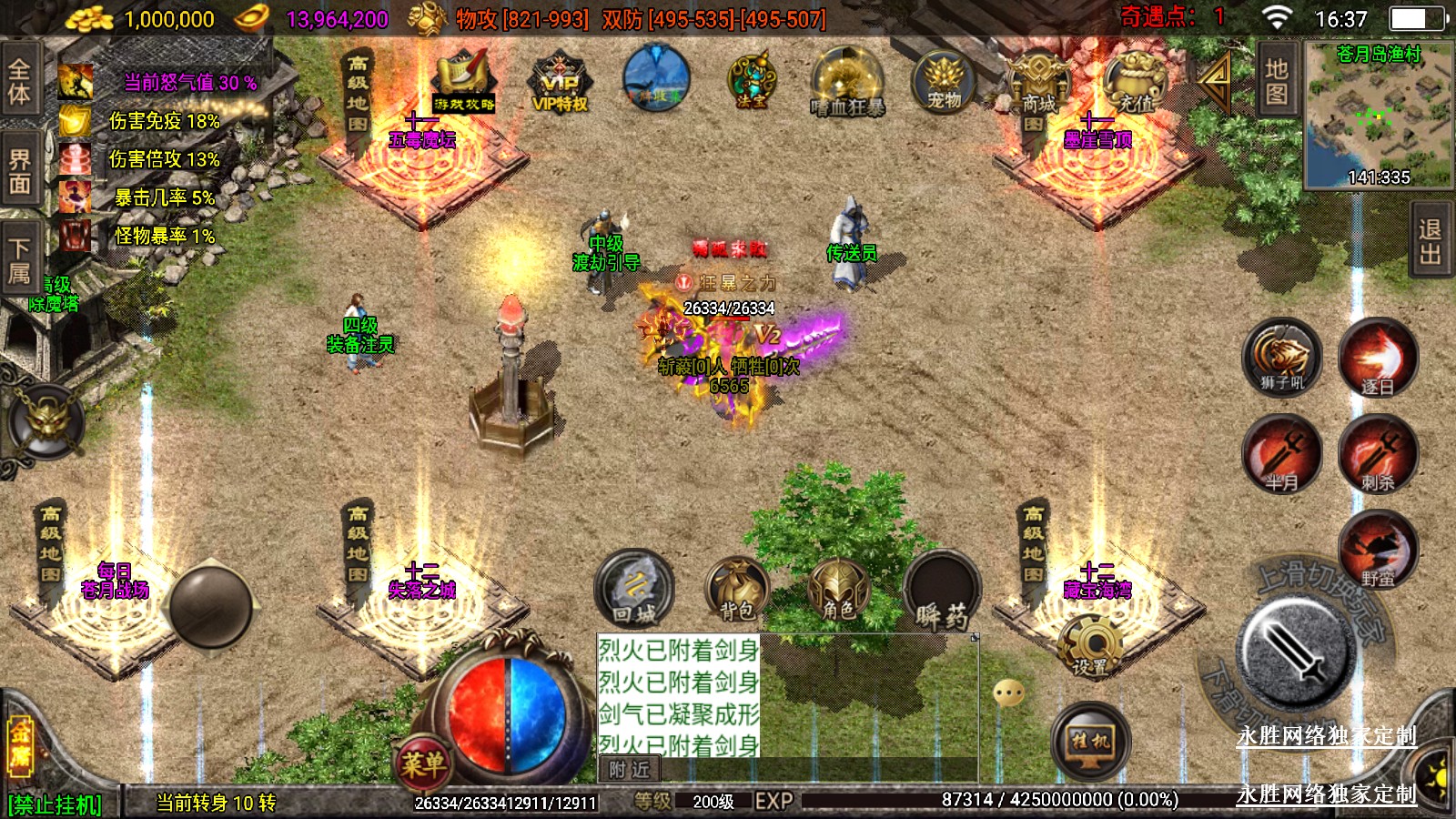Use the 刺杀 assassinate skill
Viewport: 1456px width, 819px height.
click(x=1377, y=454)
